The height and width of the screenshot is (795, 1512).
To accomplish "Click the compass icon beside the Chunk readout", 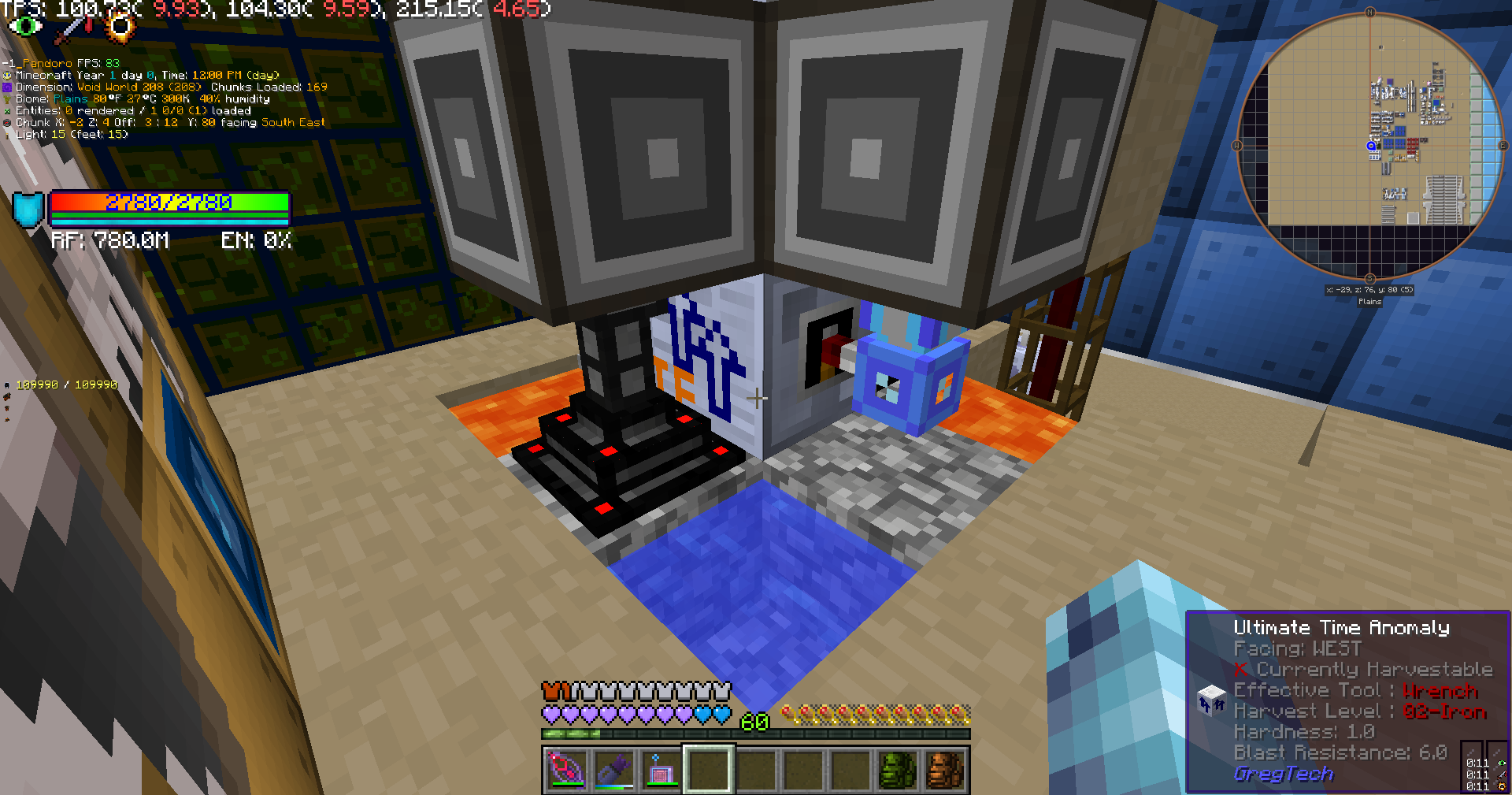I will point(8,122).
